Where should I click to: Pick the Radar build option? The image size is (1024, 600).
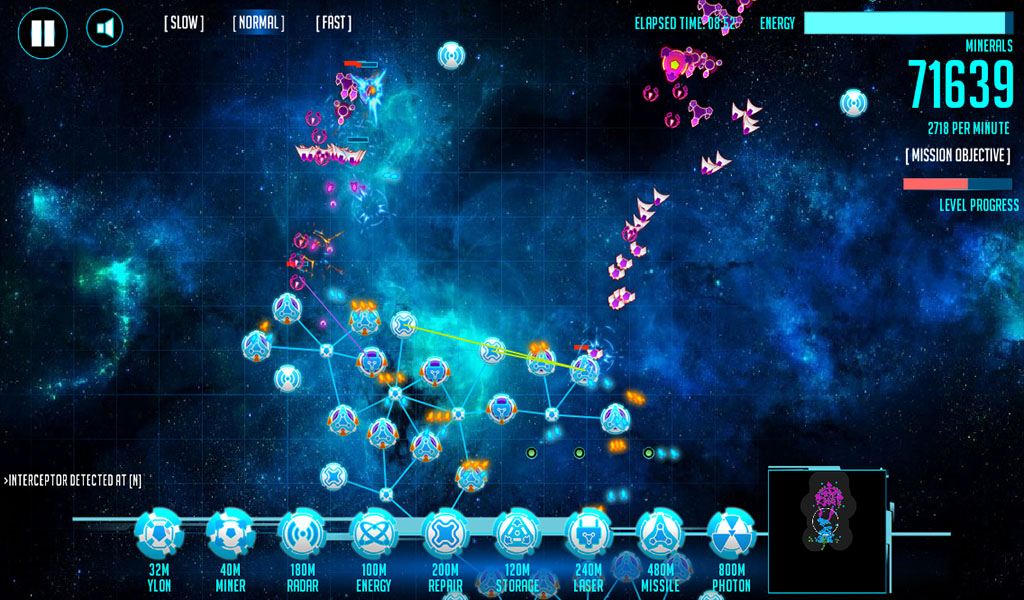[302, 534]
